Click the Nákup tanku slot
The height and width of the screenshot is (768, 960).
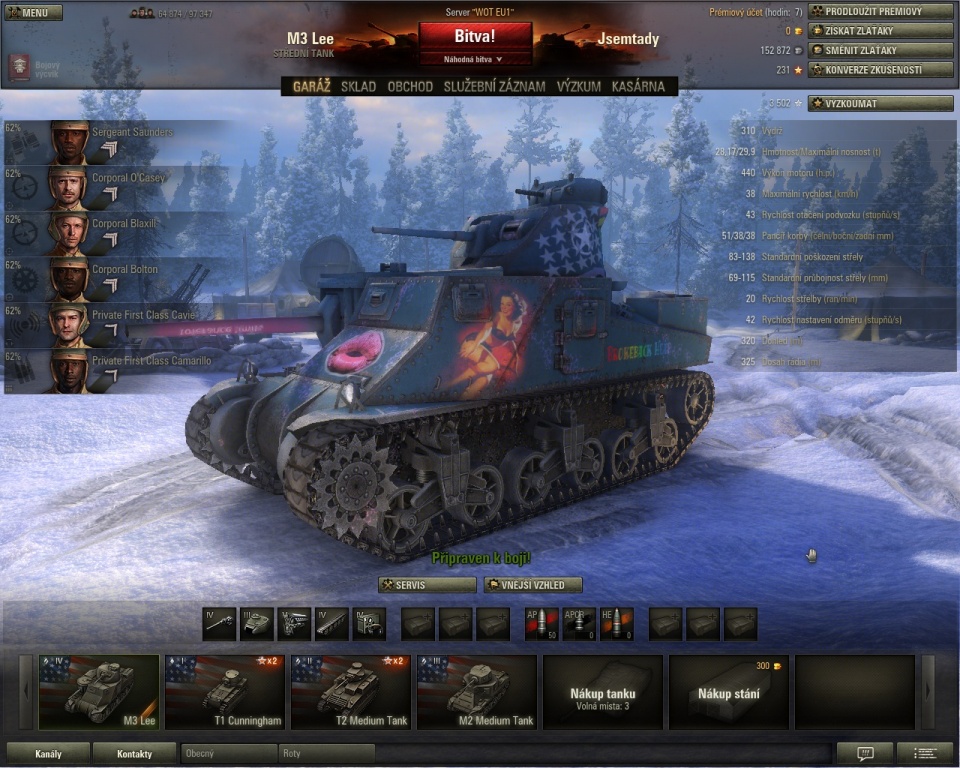tap(603, 692)
